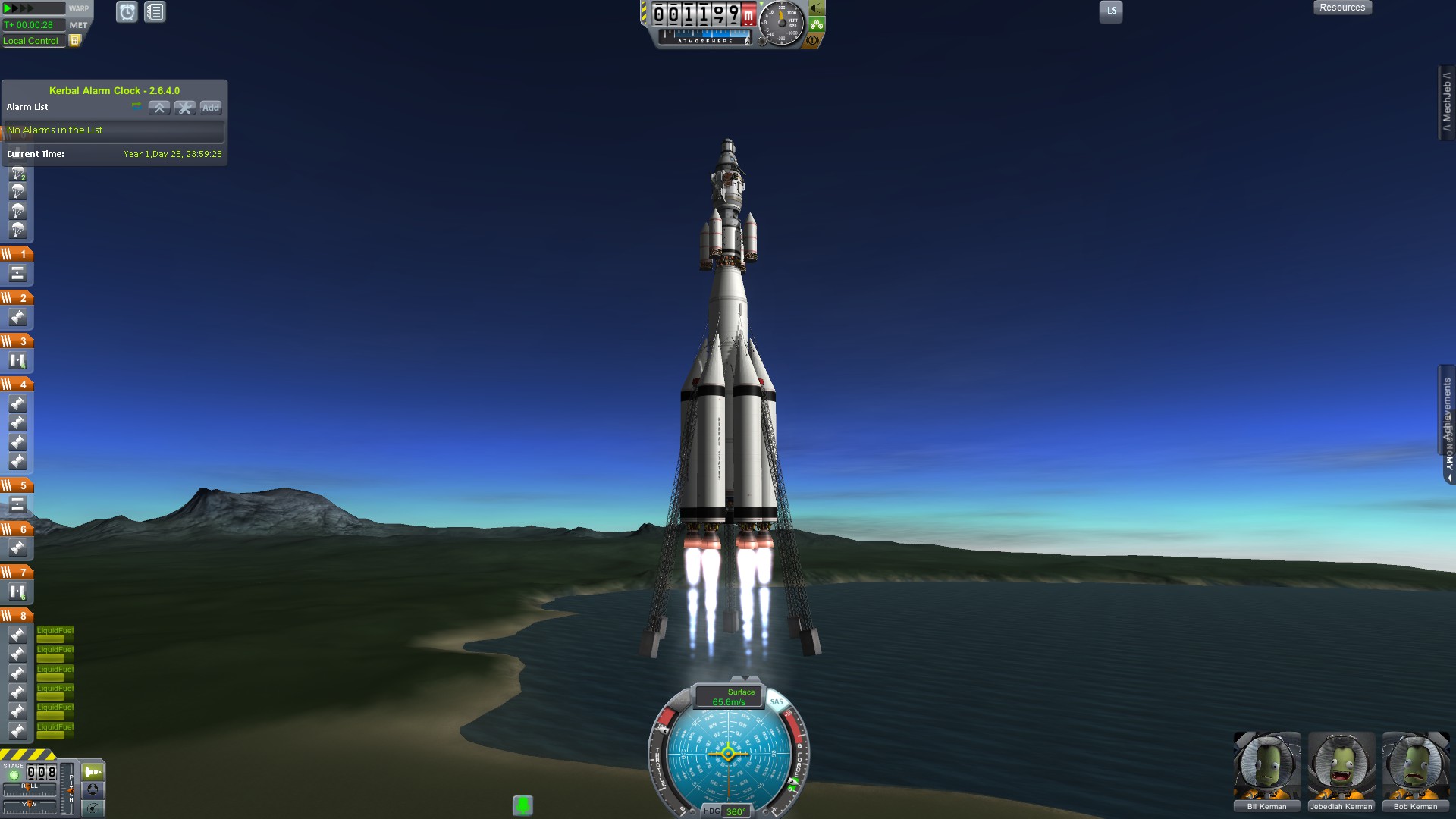The width and height of the screenshot is (1456, 819).
Task: Open the Kerbal Alarm Clock toolbar icon
Action: coord(127,12)
